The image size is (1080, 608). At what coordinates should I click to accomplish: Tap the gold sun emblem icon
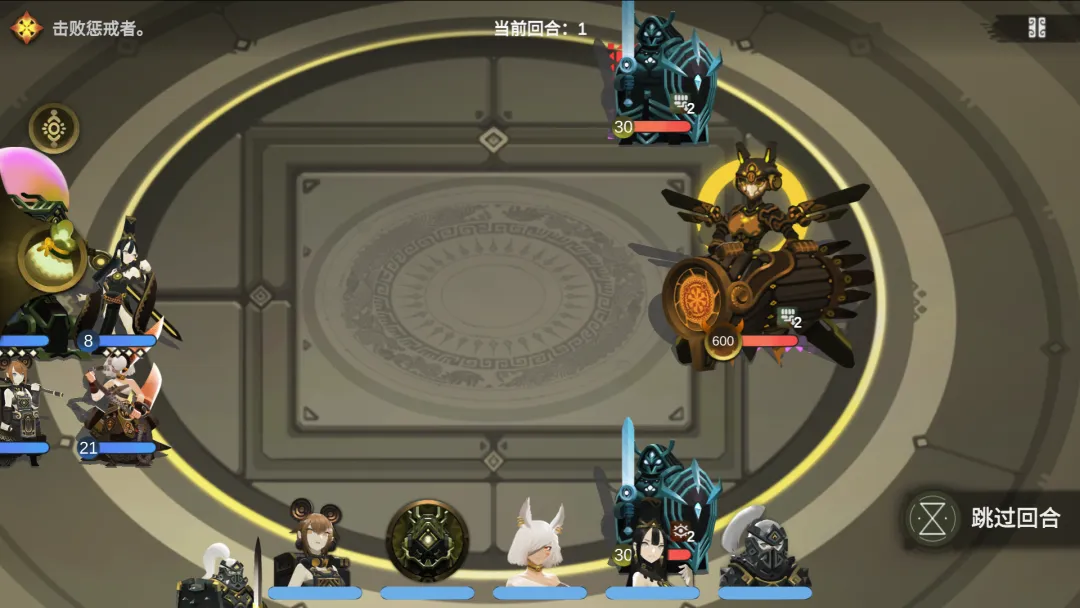pos(54,129)
